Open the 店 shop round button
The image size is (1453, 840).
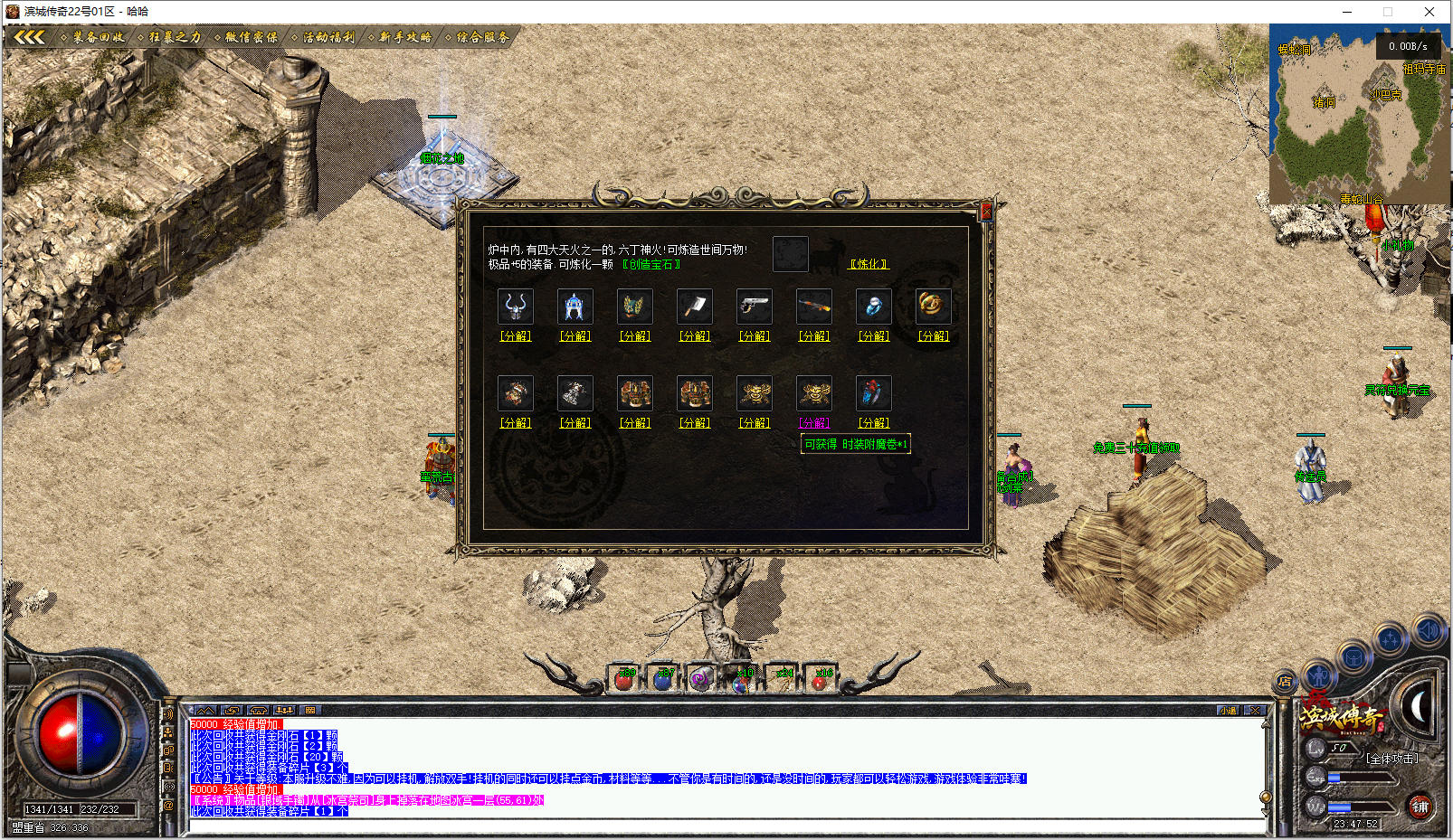1285,682
